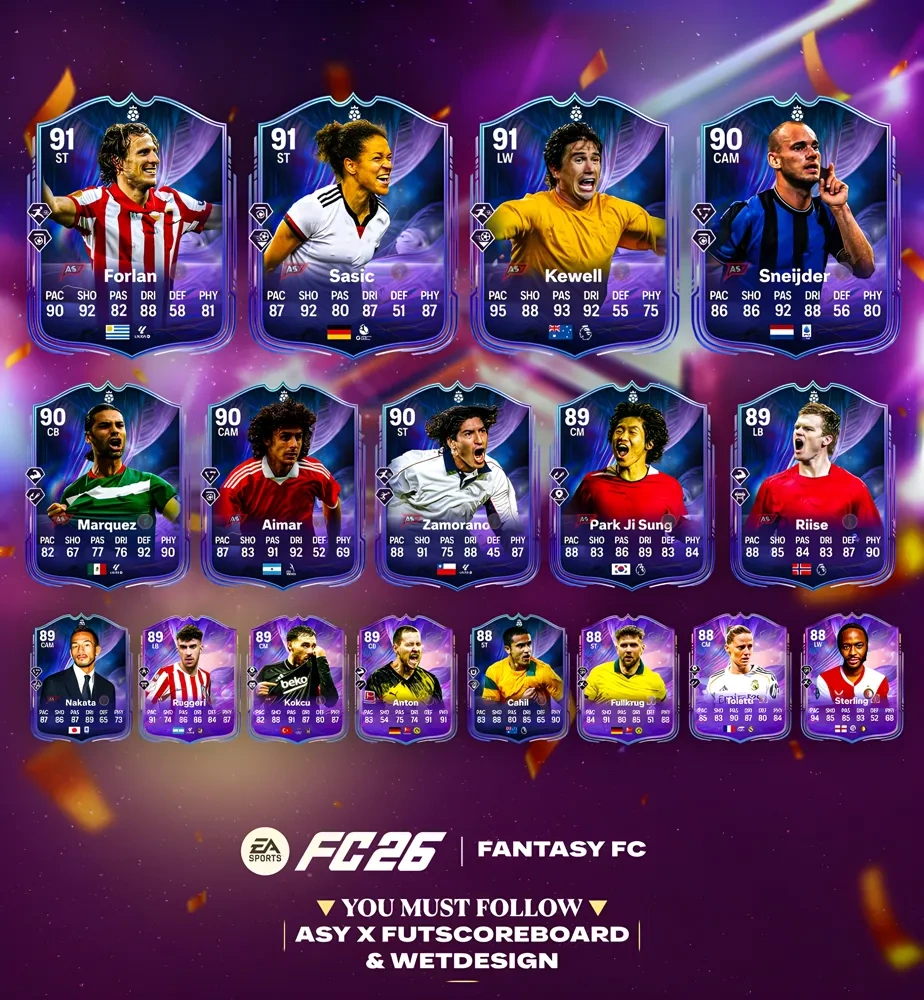
Task: Select the Riise left back card
Action: pyautogui.click(x=811, y=485)
